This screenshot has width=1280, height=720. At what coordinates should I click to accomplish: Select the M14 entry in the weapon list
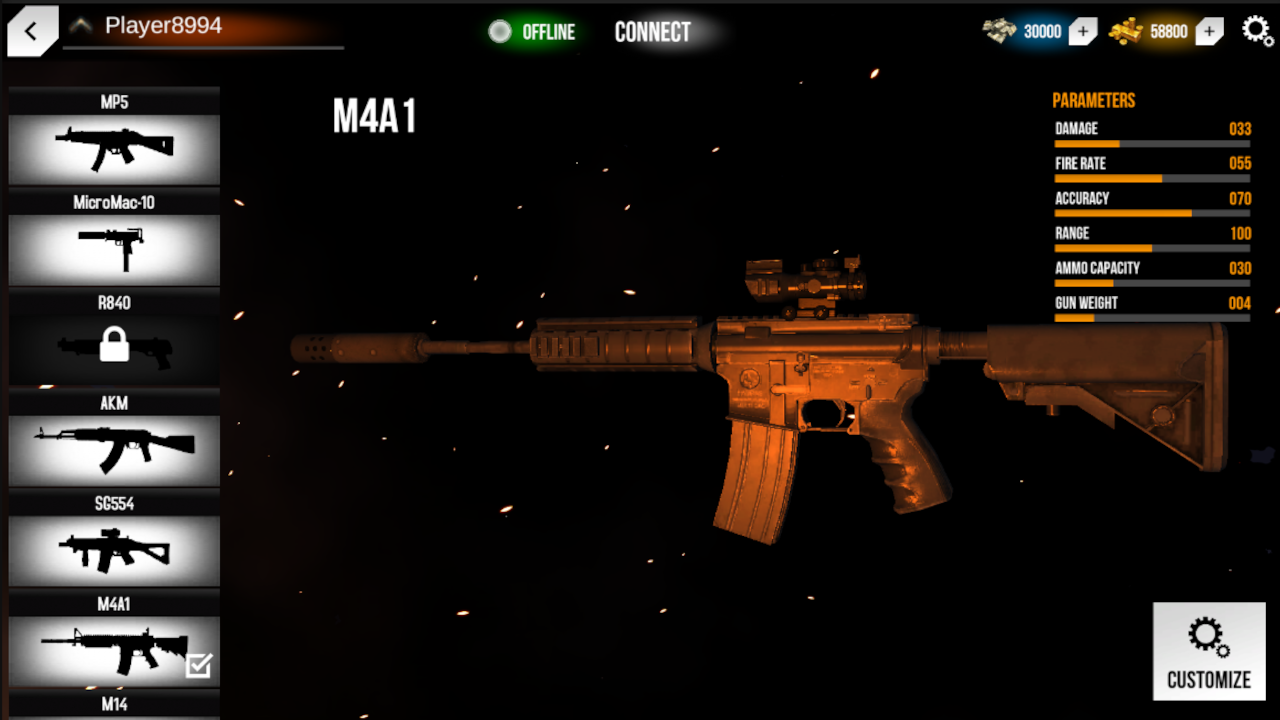[113, 705]
